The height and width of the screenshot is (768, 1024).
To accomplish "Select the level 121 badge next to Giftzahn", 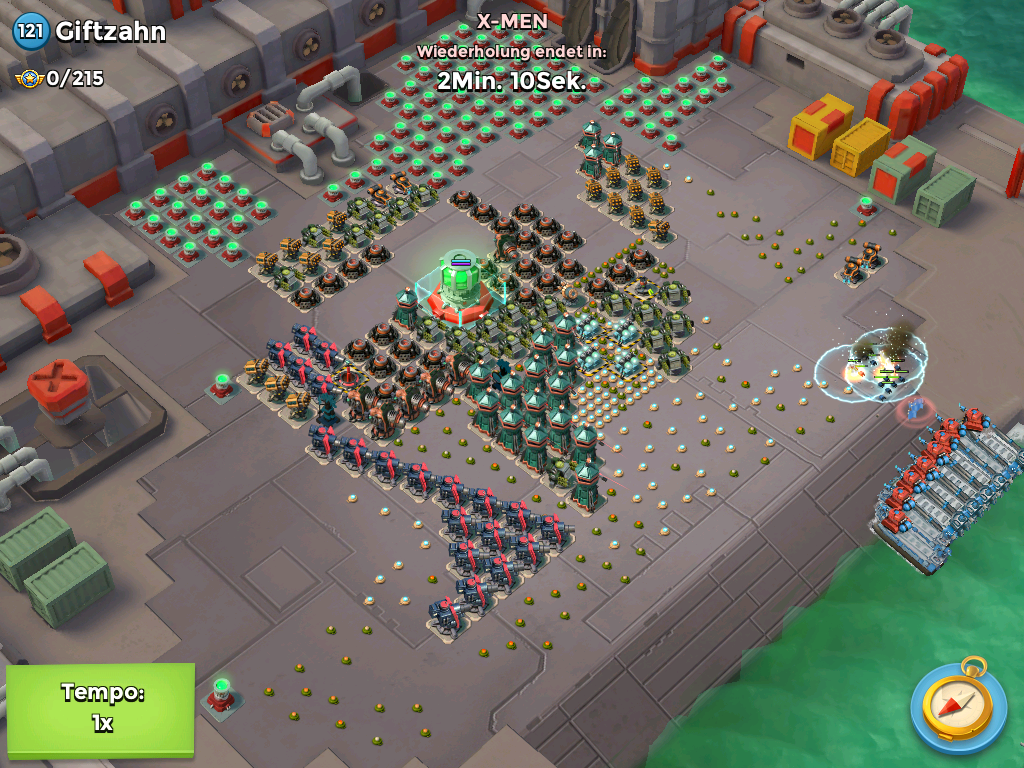I will [30, 31].
